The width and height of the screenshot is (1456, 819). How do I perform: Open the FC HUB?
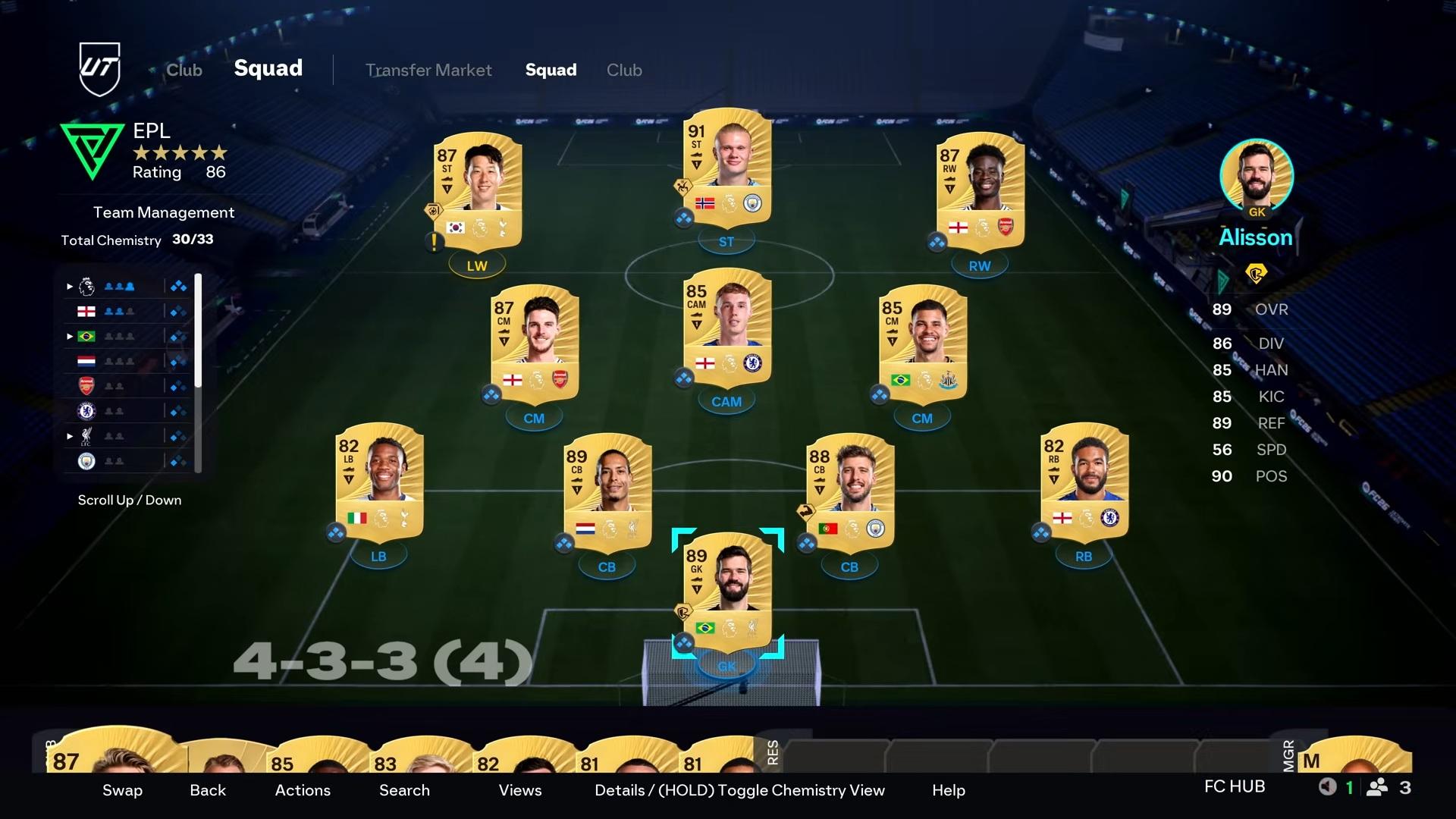click(1234, 786)
